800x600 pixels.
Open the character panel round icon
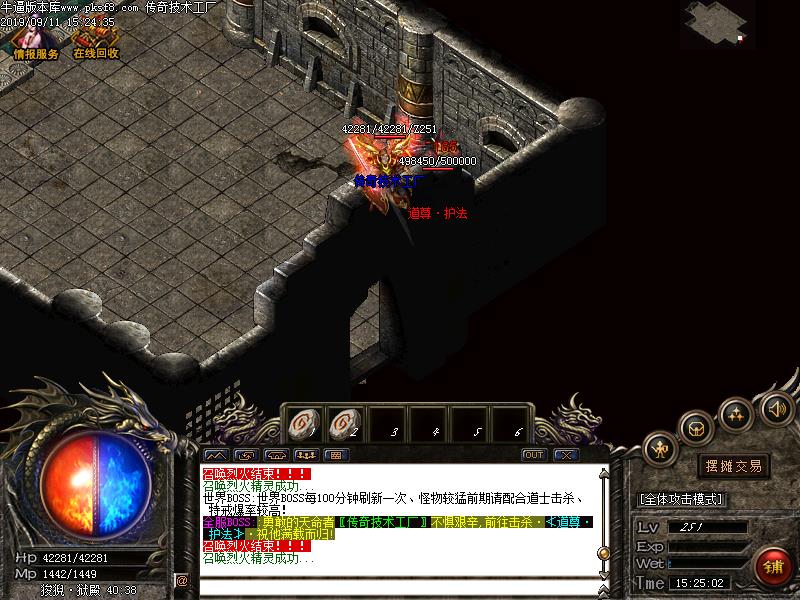(x=660, y=448)
